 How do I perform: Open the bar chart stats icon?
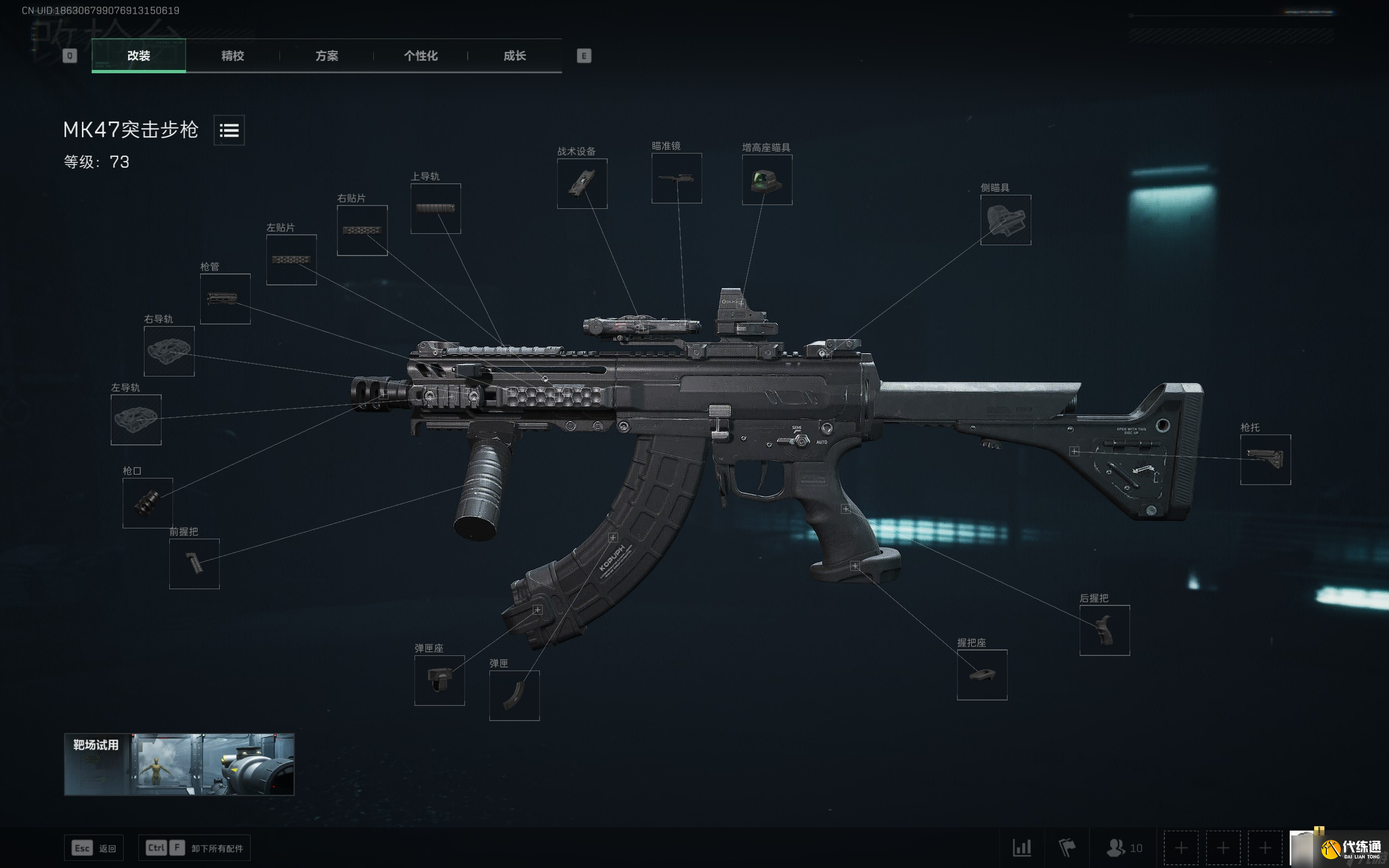click(x=1022, y=847)
